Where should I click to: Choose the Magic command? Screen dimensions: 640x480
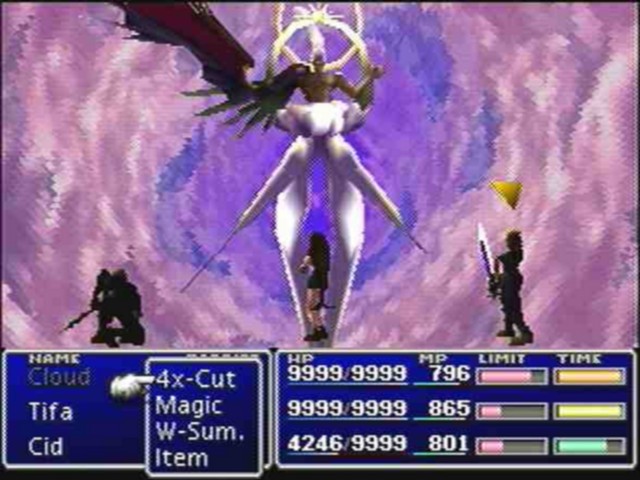(x=189, y=406)
